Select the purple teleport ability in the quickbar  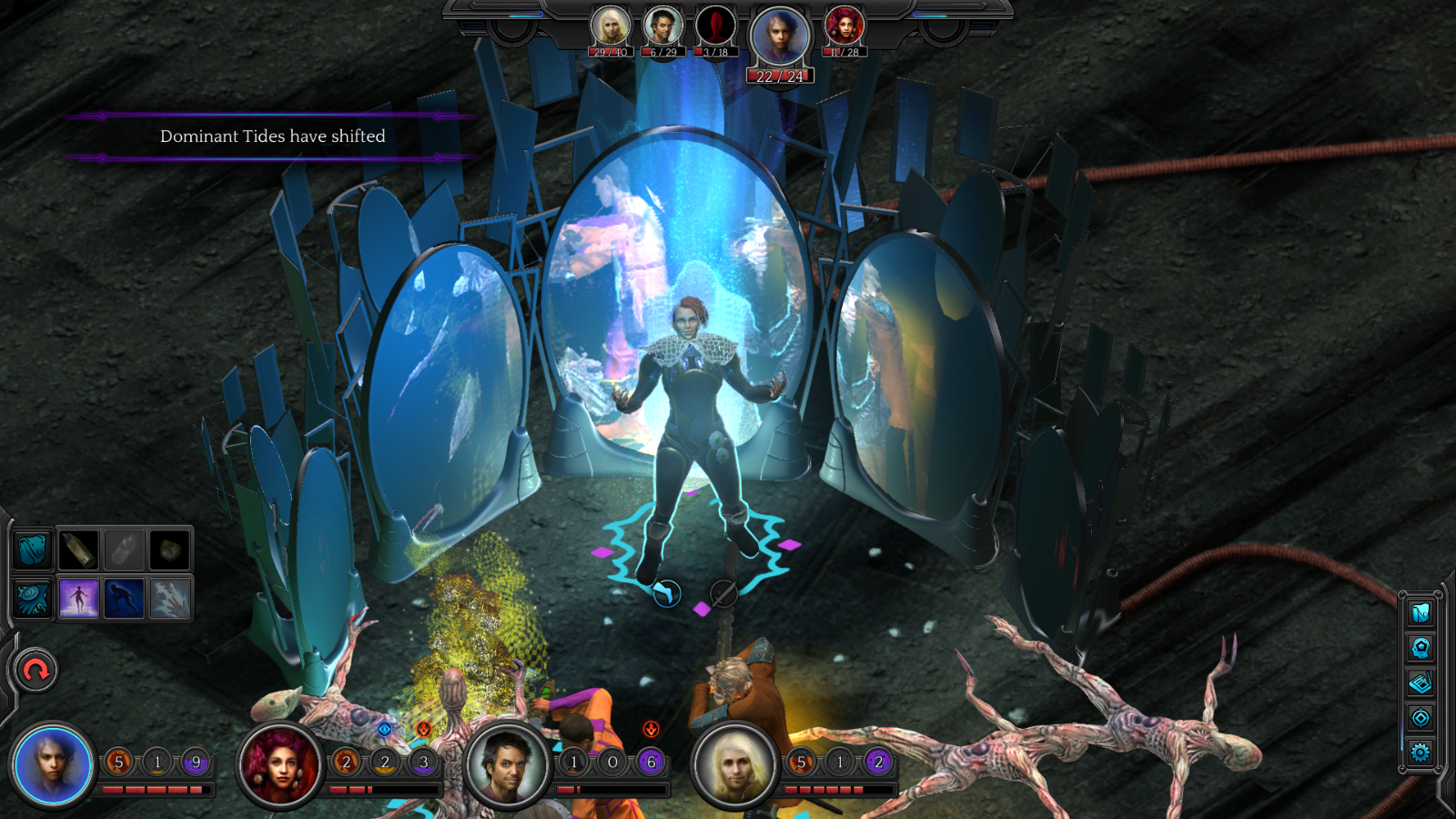pyautogui.click(x=79, y=599)
